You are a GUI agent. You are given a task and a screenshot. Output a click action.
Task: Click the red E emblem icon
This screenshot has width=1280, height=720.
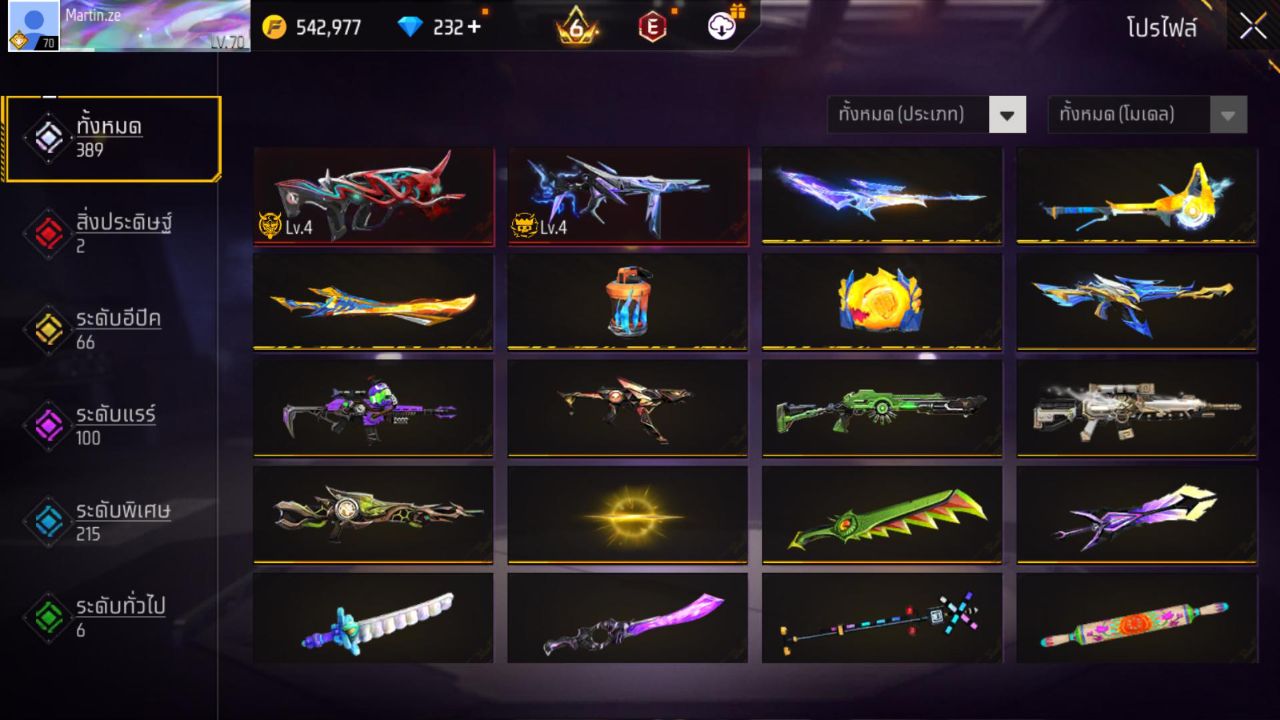point(652,25)
